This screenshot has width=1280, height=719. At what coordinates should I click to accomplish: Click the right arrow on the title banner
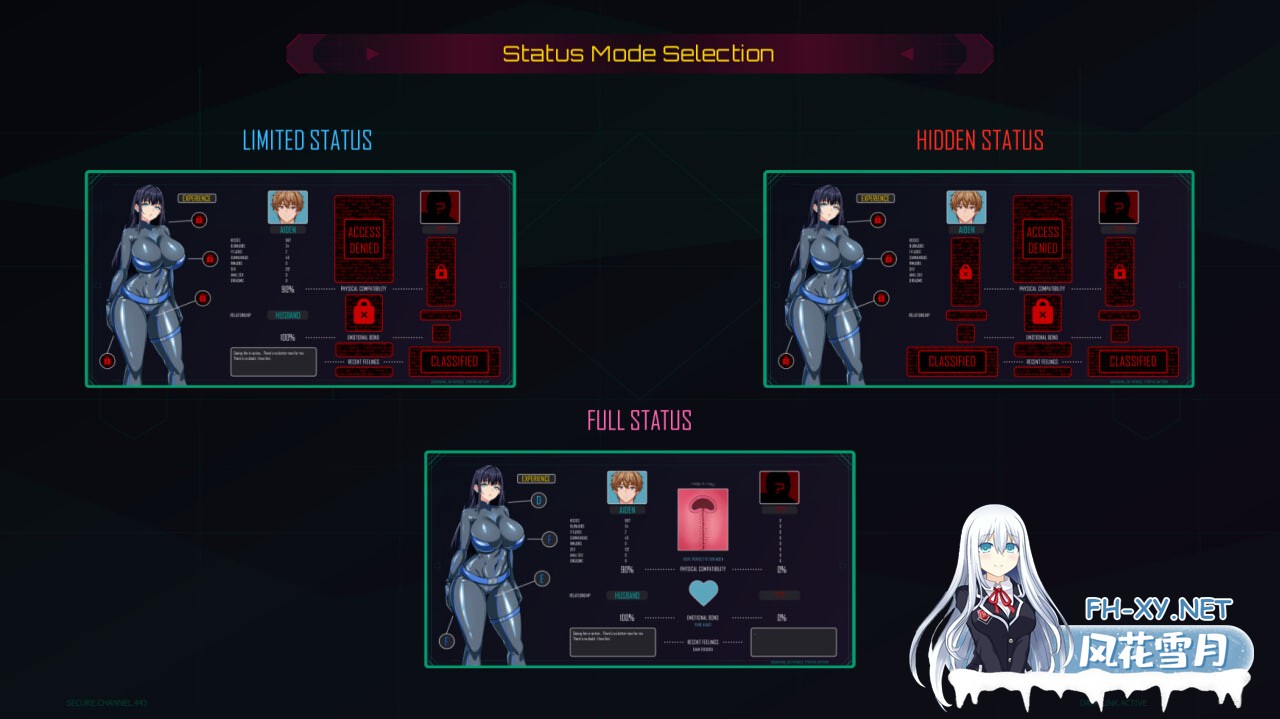(x=908, y=54)
